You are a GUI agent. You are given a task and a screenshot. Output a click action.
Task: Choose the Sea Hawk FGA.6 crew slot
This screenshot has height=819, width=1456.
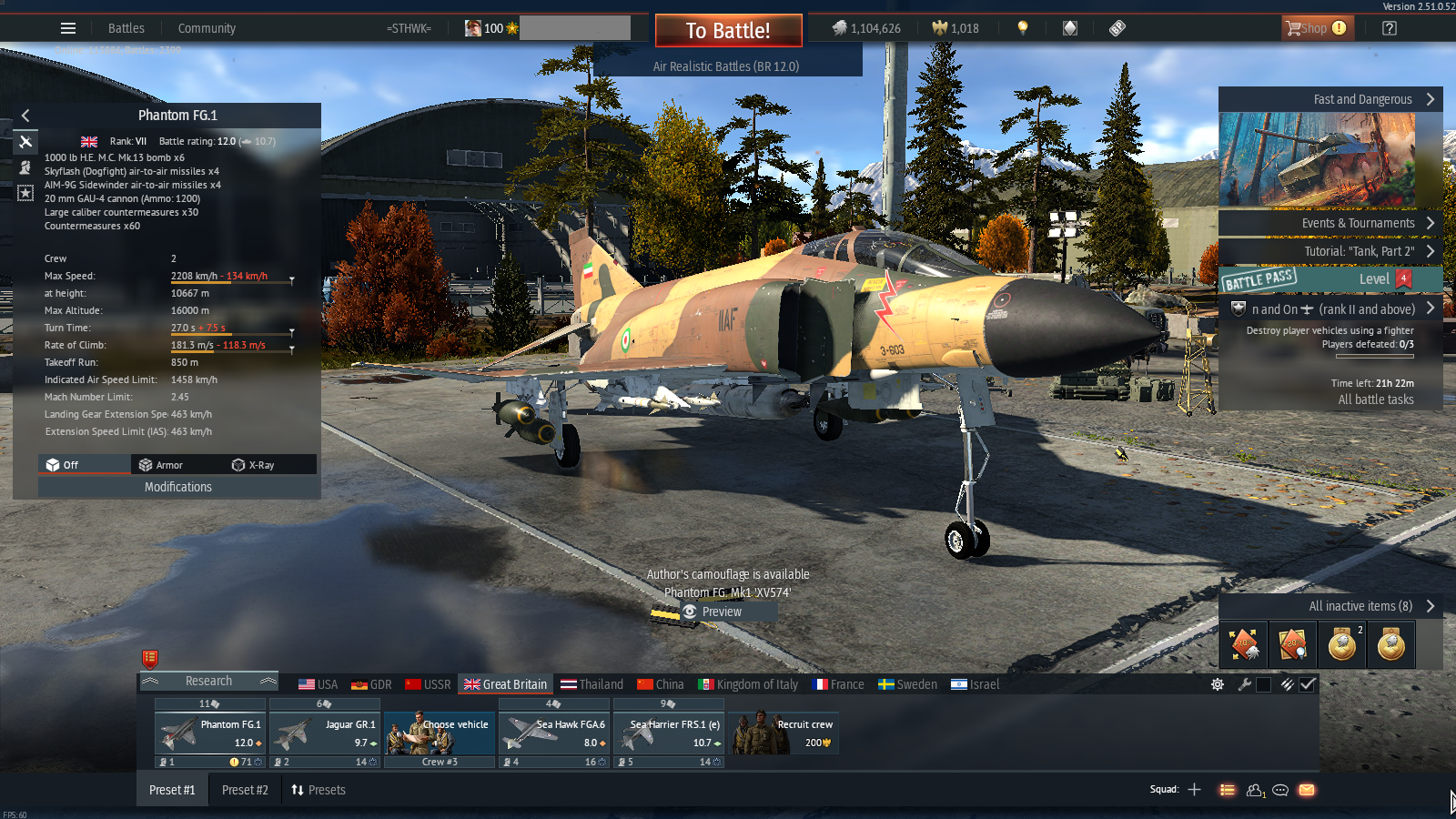pyautogui.click(x=553, y=734)
